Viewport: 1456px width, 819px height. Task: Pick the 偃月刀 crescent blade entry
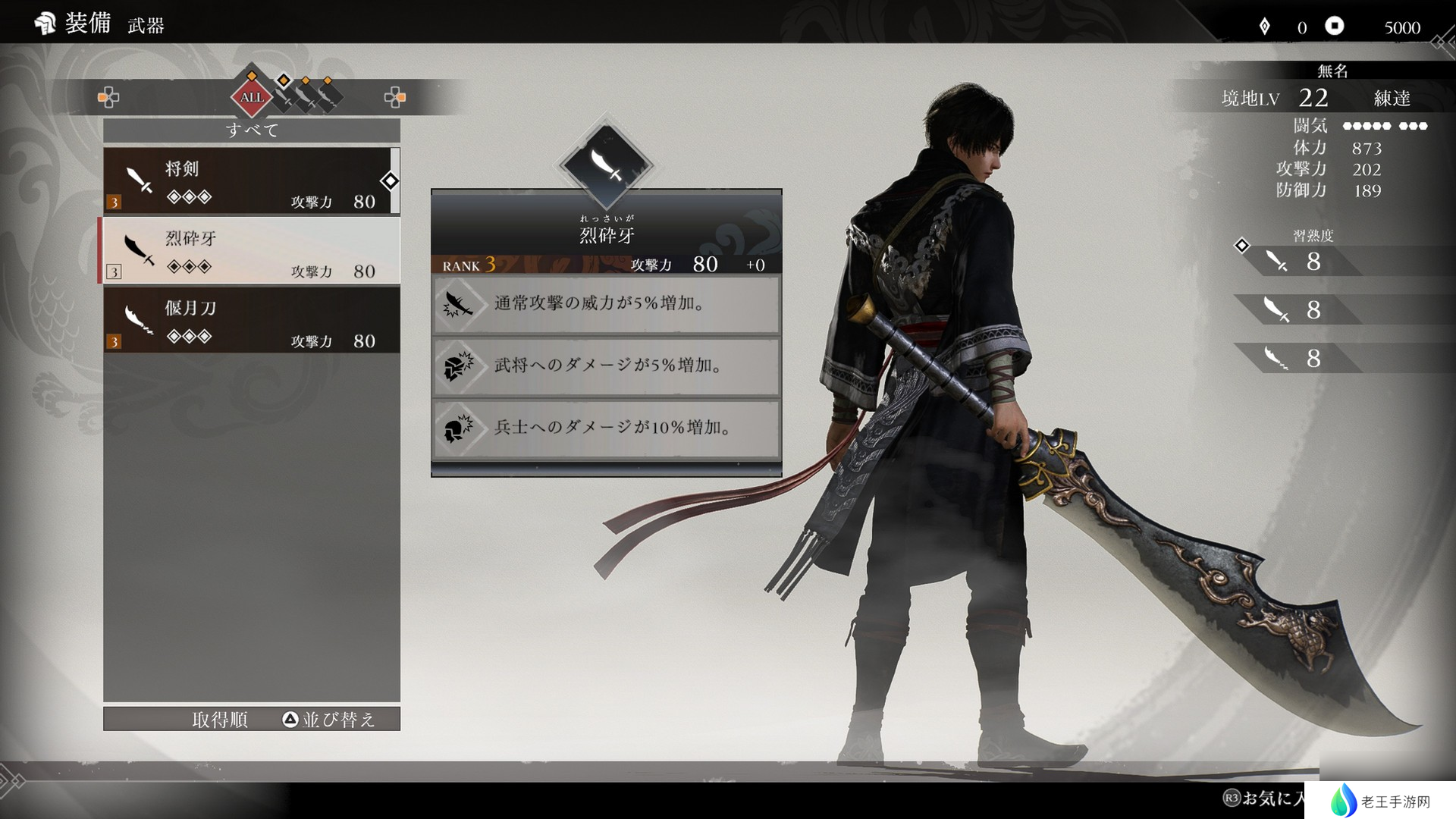pyautogui.click(x=250, y=321)
